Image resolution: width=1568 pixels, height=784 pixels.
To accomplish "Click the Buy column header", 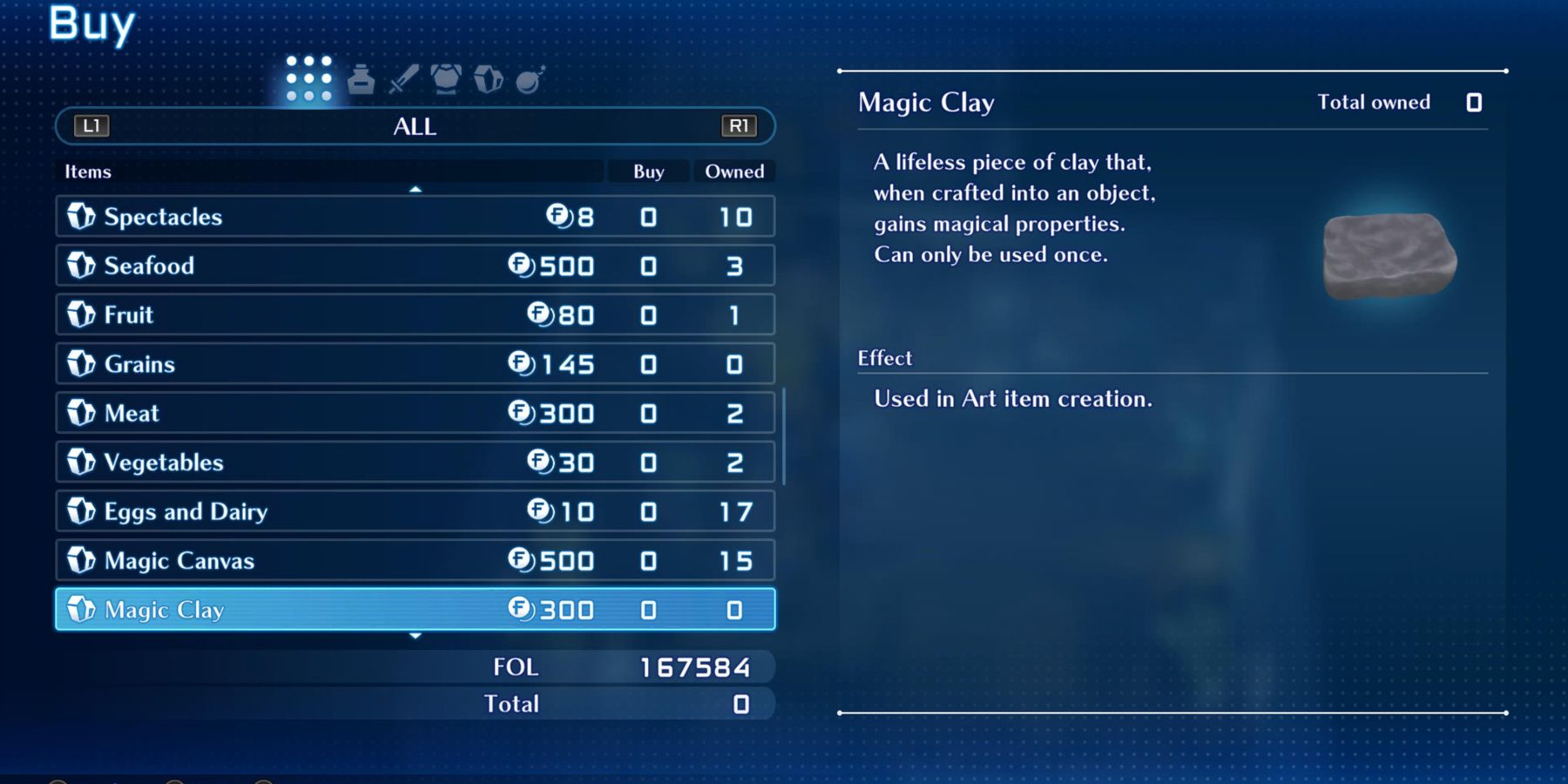I will (647, 172).
